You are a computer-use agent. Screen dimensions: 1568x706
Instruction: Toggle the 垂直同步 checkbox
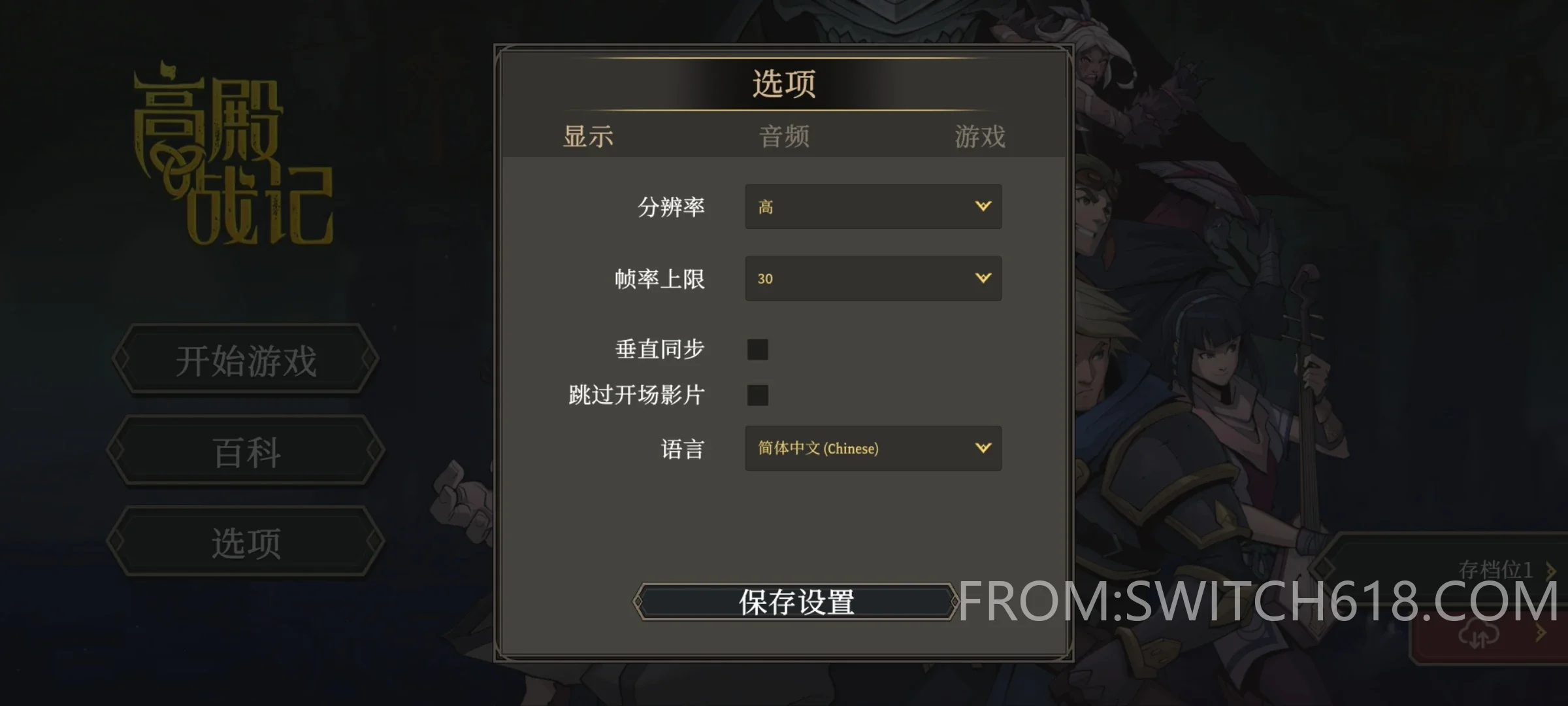tap(758, 350)
